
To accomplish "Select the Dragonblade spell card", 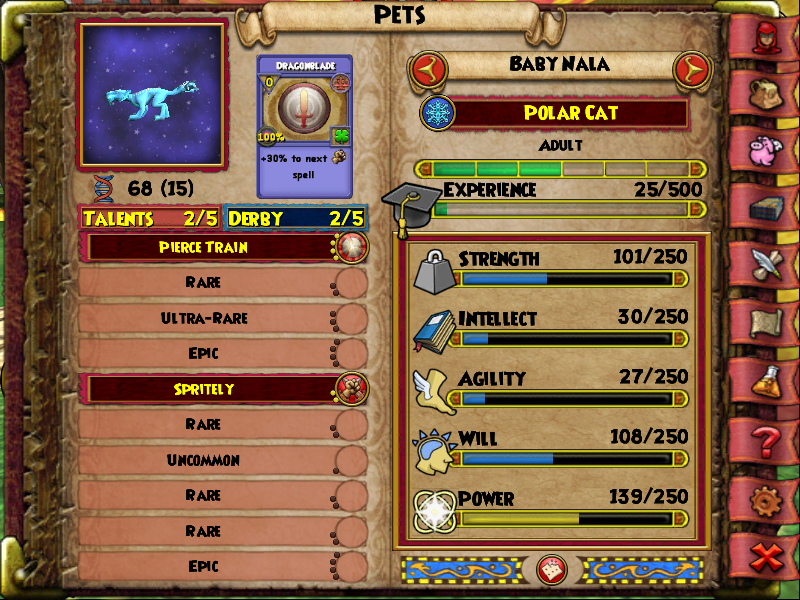I will click(306, 125).
